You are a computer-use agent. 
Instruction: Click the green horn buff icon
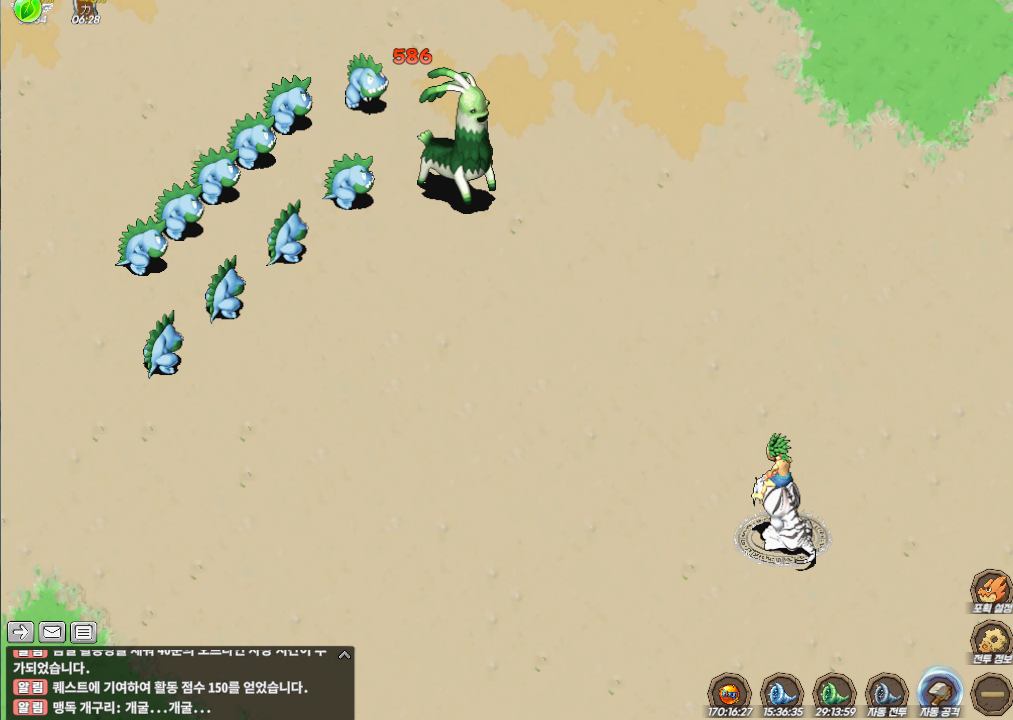point(833,692)
